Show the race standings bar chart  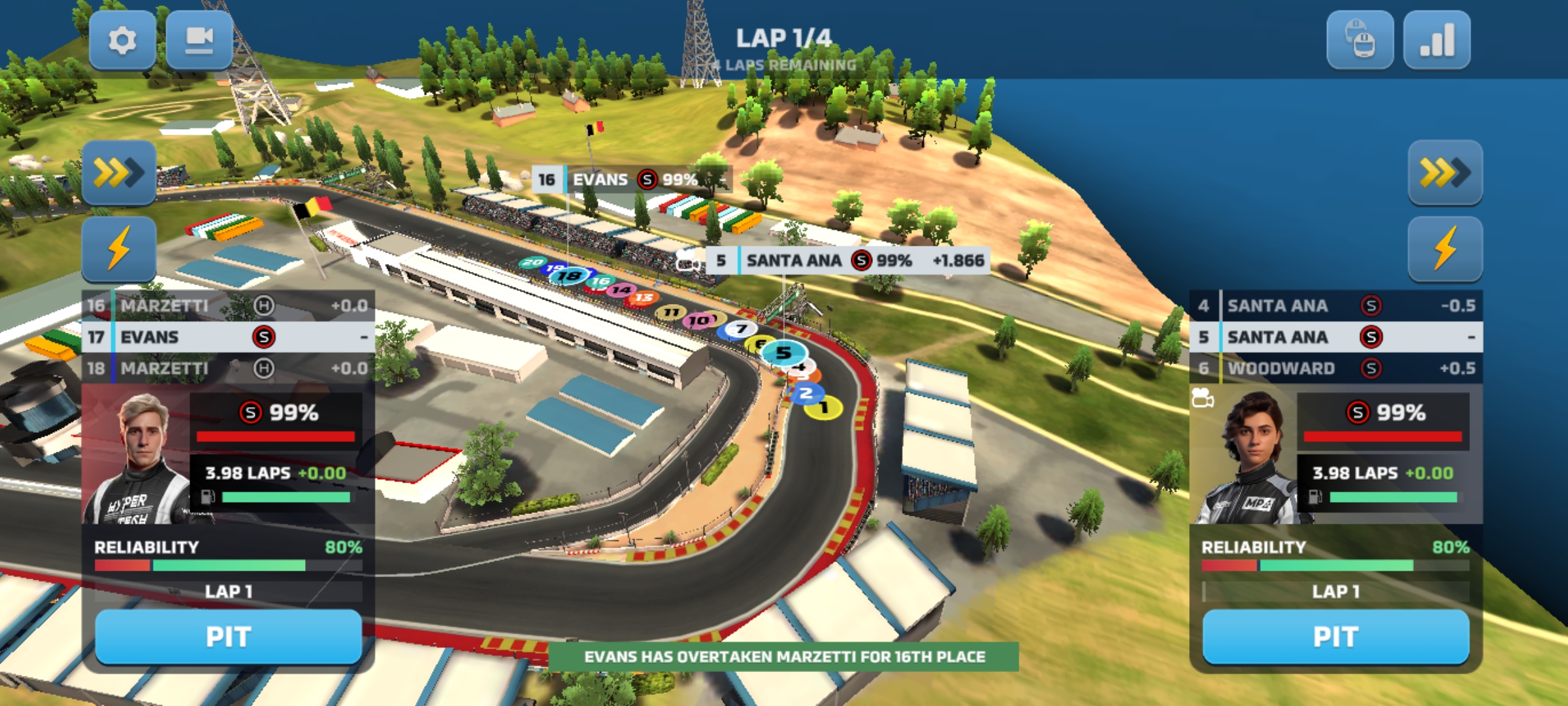click(1437, 41)
